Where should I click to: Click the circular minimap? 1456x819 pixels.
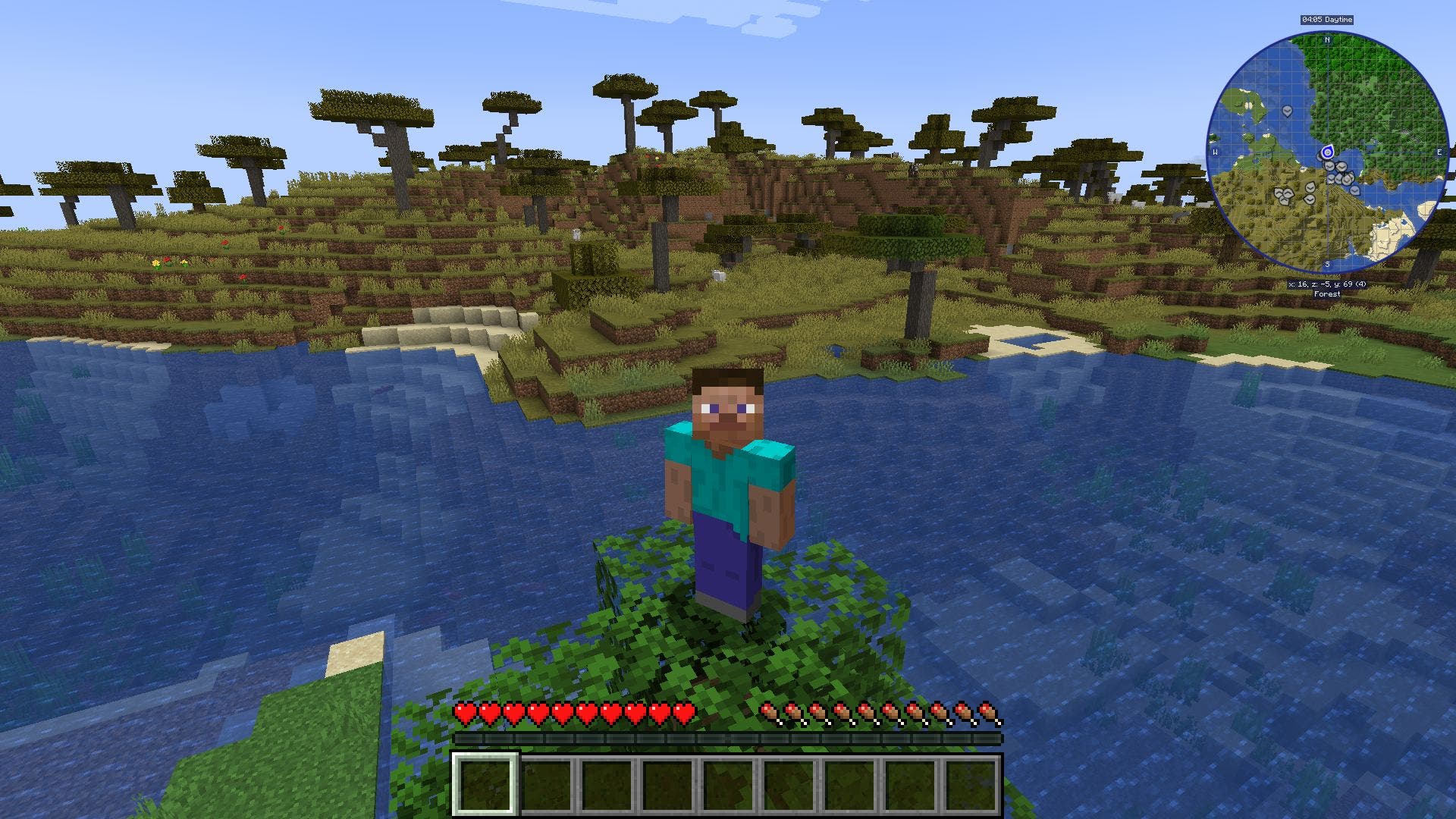[1327, 152]
